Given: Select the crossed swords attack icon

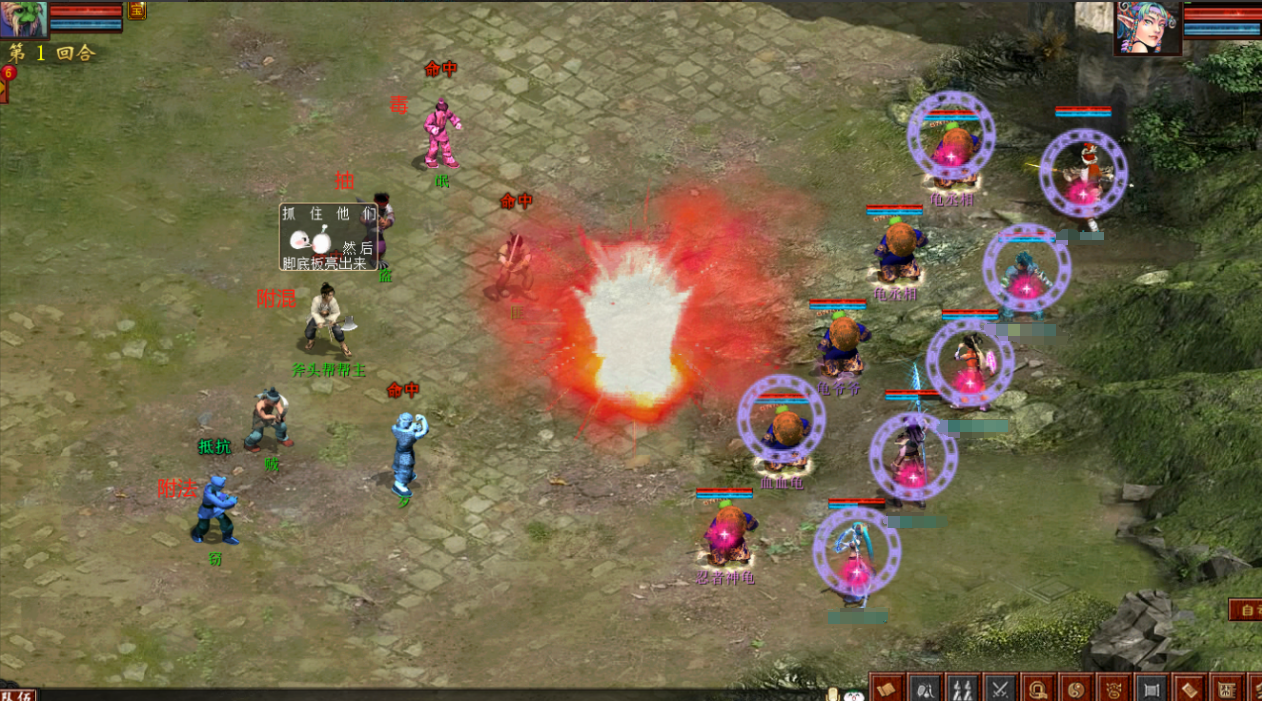Looking at the screenshot, I should (1000, 687).
